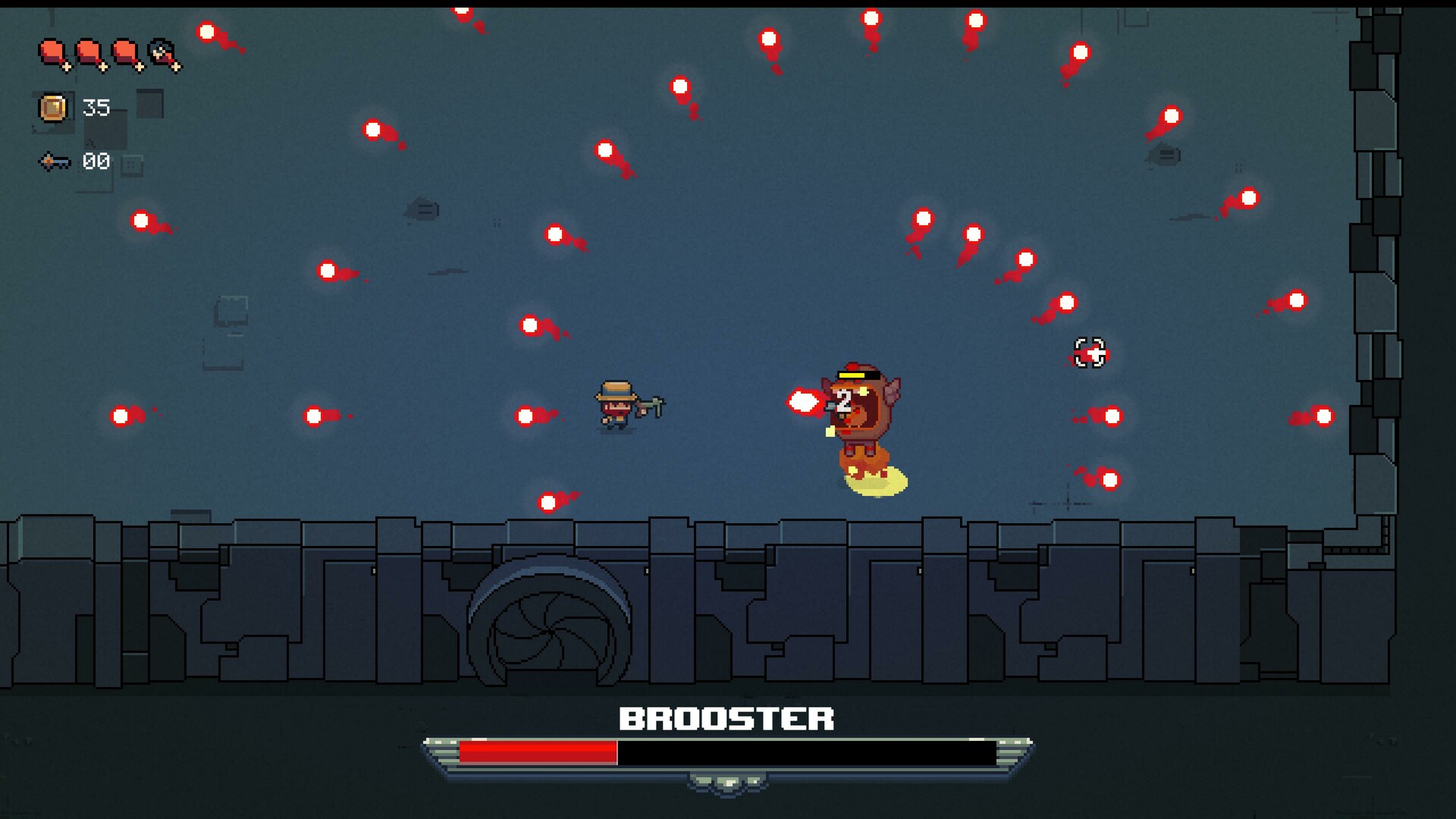This screenshot has width=1456, height=819.
Task: Click the BROOSTER boss name text
Action: click(726, 720)
